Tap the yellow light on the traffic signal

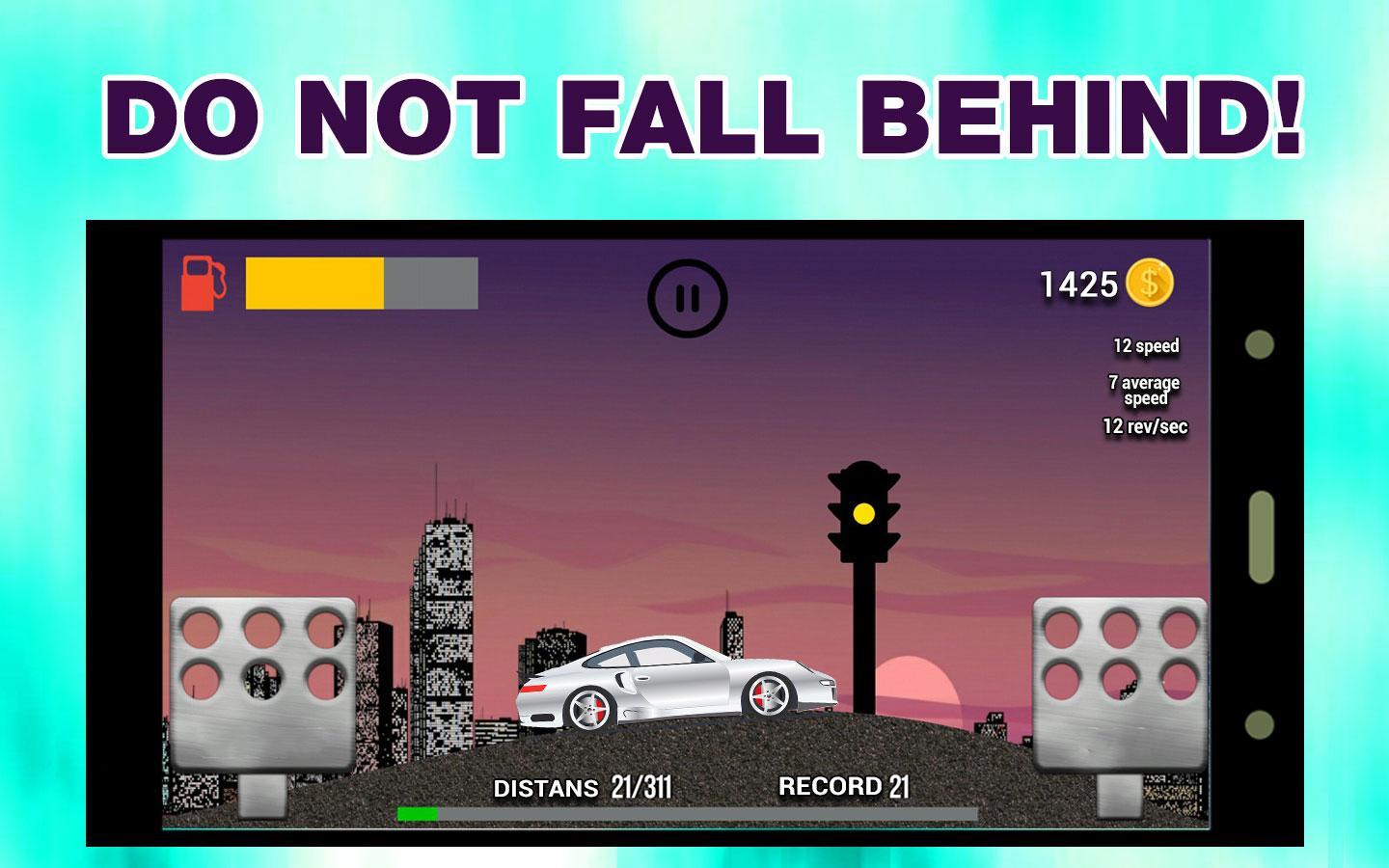click(x=864, y=512)
